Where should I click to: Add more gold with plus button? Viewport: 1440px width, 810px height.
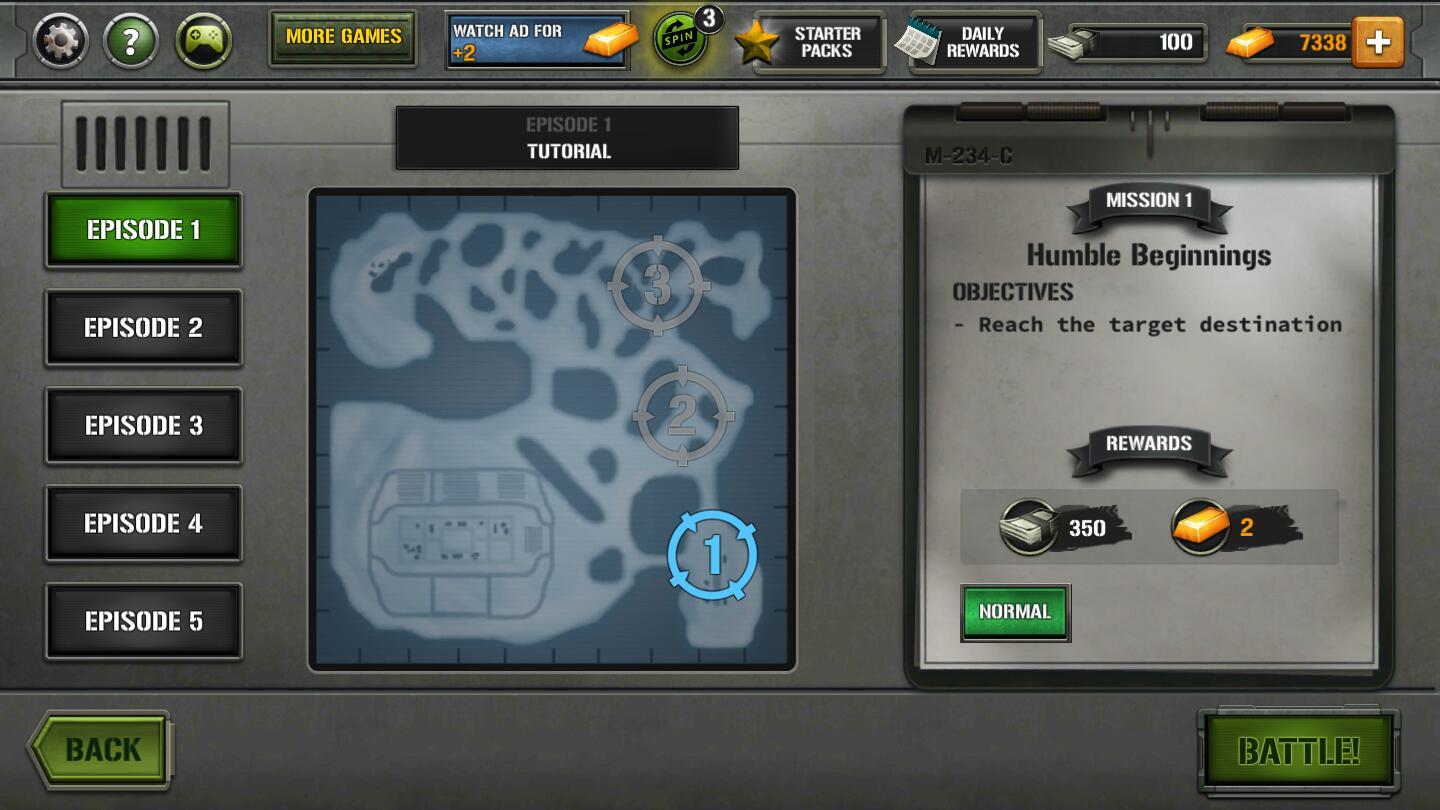pyautogui.click(x=1377, y=41)
